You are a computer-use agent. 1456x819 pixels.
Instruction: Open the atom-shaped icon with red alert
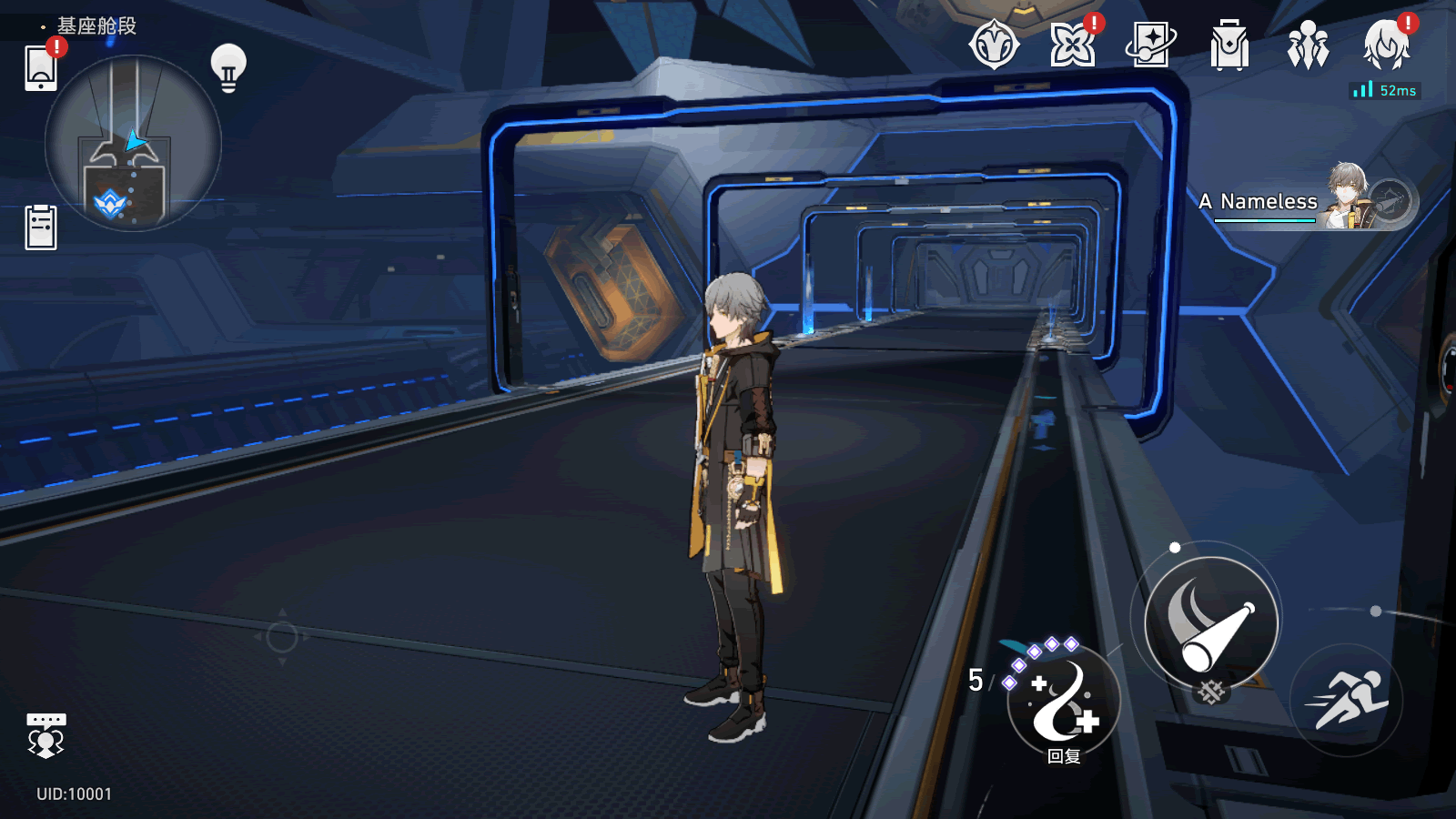1073,45
